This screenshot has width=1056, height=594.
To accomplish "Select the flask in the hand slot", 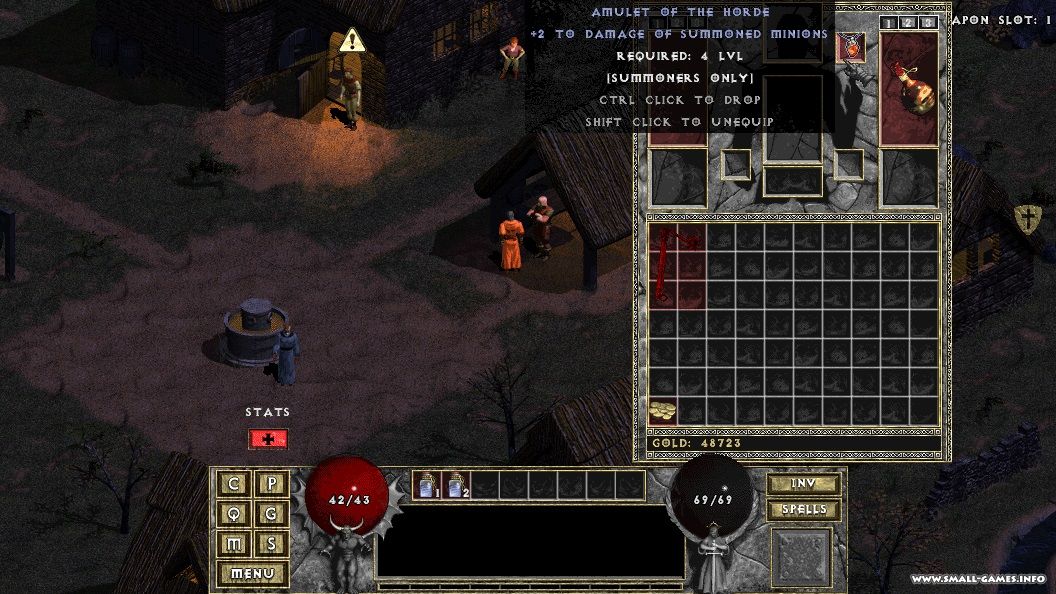I will [x=908, y=87].
